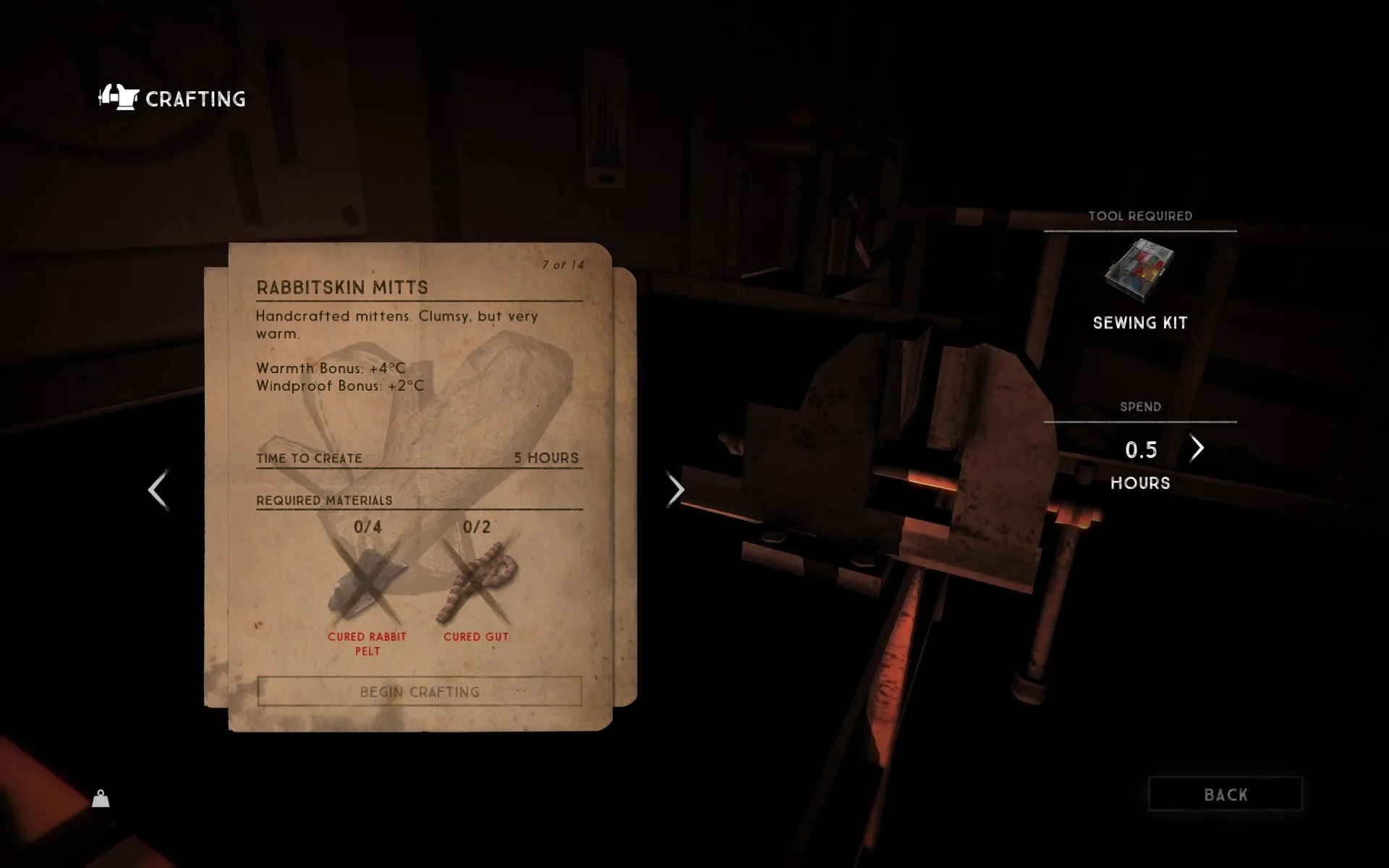The height and width of the screenshot is (868, 1389).
Task: Increase crafting time with the spend chevron
Action: coord(1197,448)
